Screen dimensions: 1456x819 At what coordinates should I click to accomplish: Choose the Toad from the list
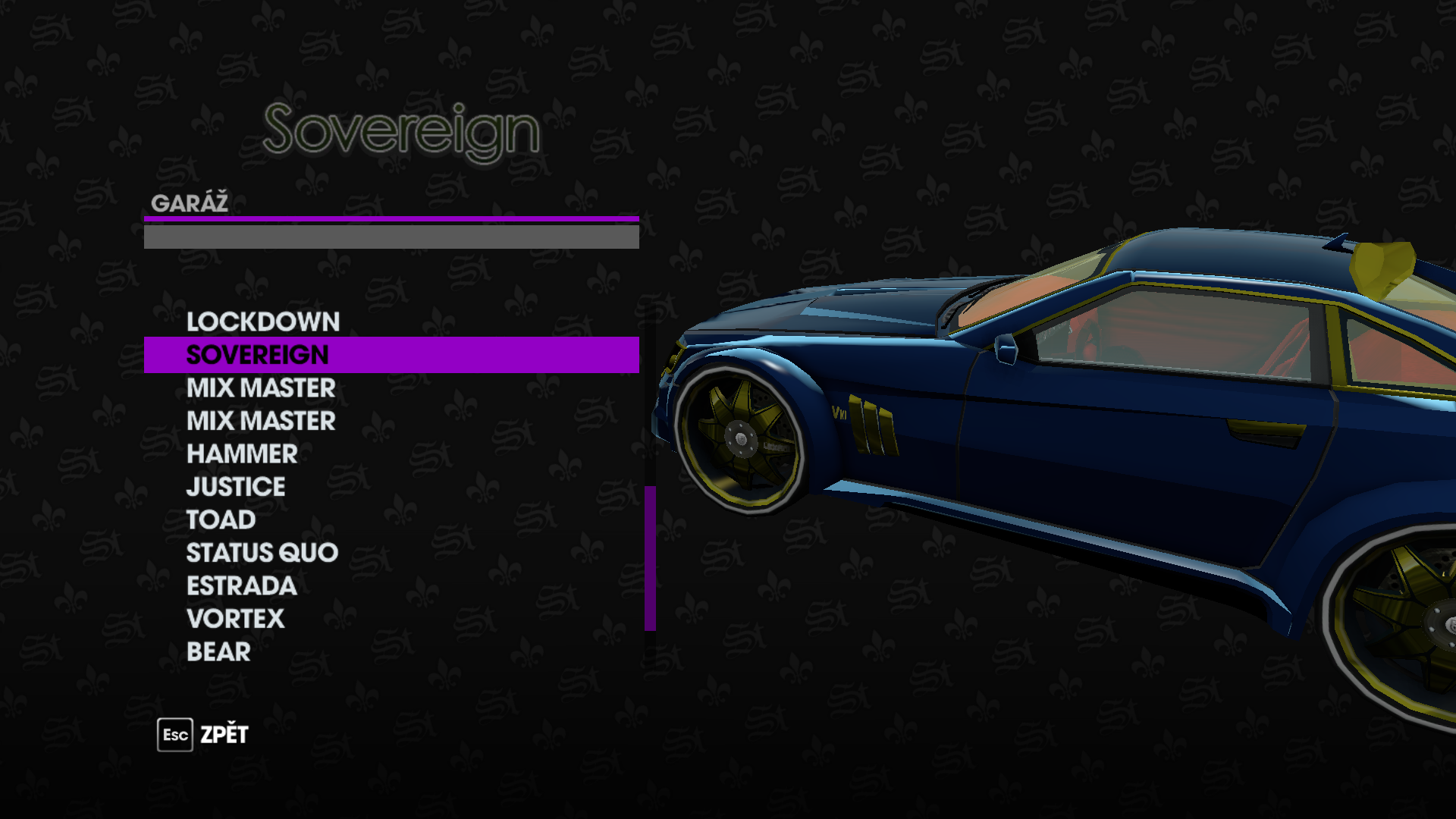pyautogui.click(x=221, y=520)
